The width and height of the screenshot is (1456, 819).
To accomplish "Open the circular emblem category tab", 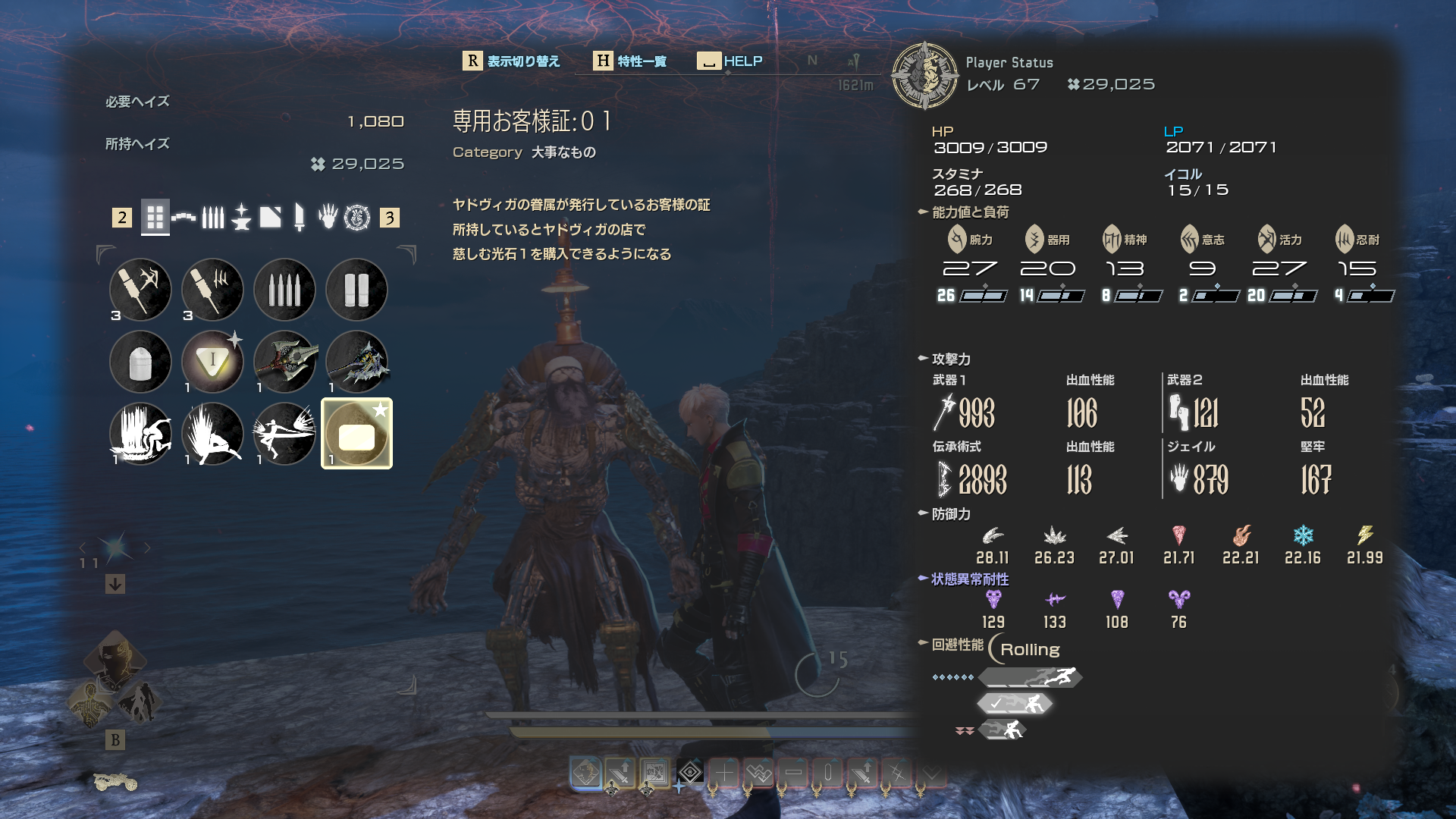I will click(357, 218).
